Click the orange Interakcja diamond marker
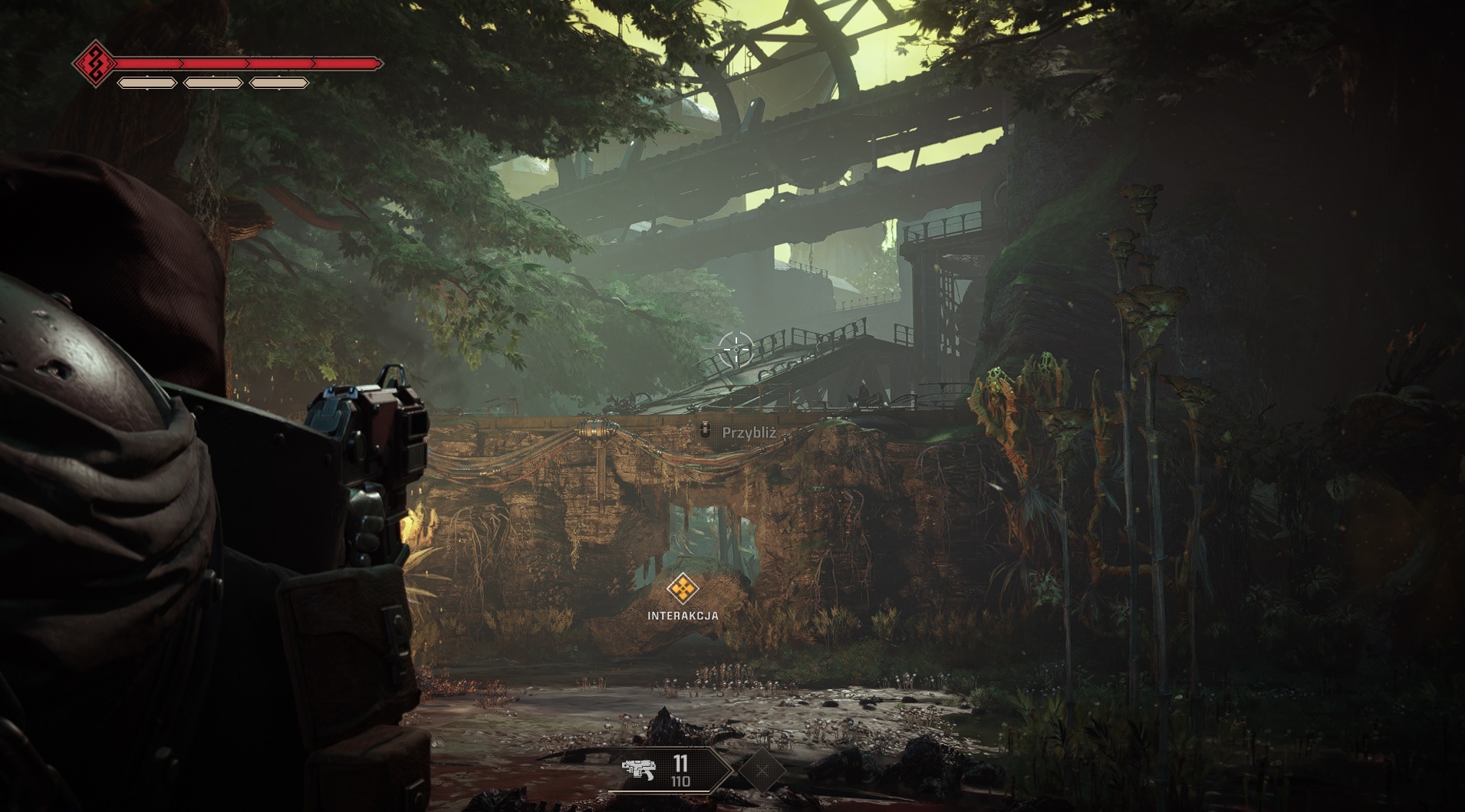Image resolution: width=1465 pixels, height=812 pixels. tap(682, 590)
